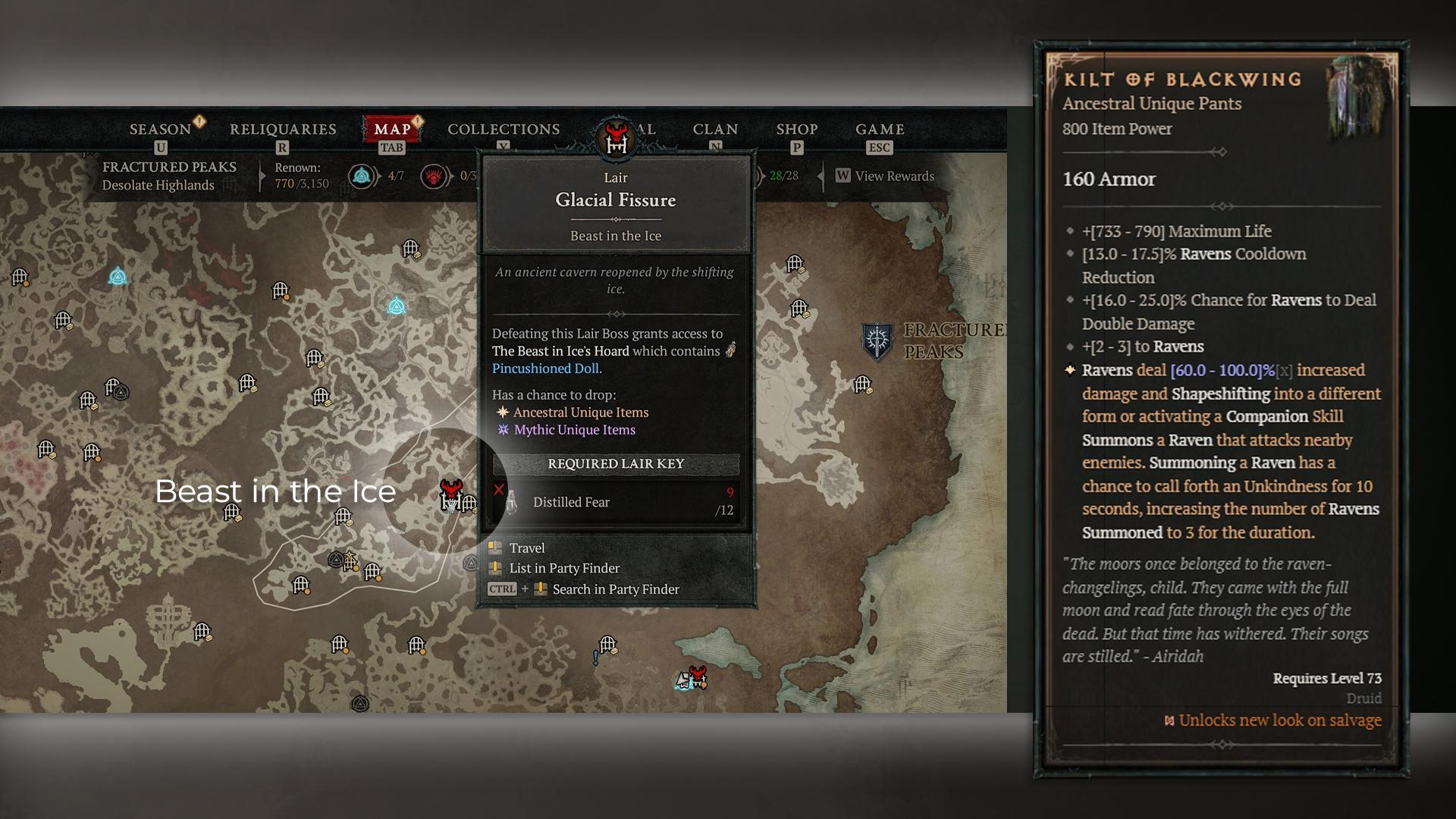Open the Game menu tab
The image size is (1456, 819).
click(880, 130)
